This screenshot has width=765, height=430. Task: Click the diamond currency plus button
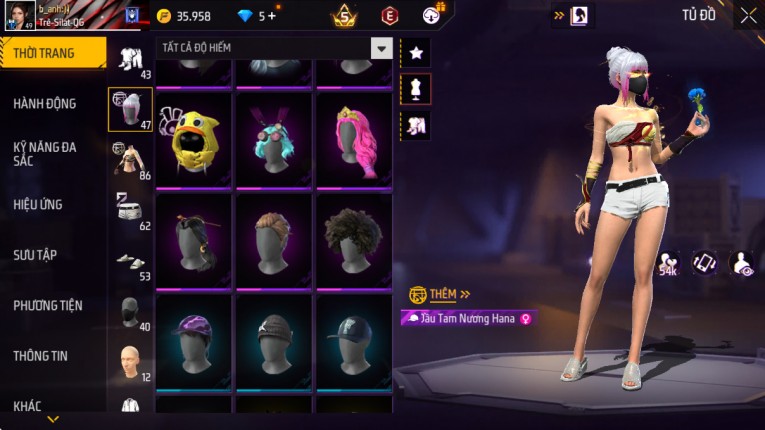pyautogui.click(x=271, y=16)
